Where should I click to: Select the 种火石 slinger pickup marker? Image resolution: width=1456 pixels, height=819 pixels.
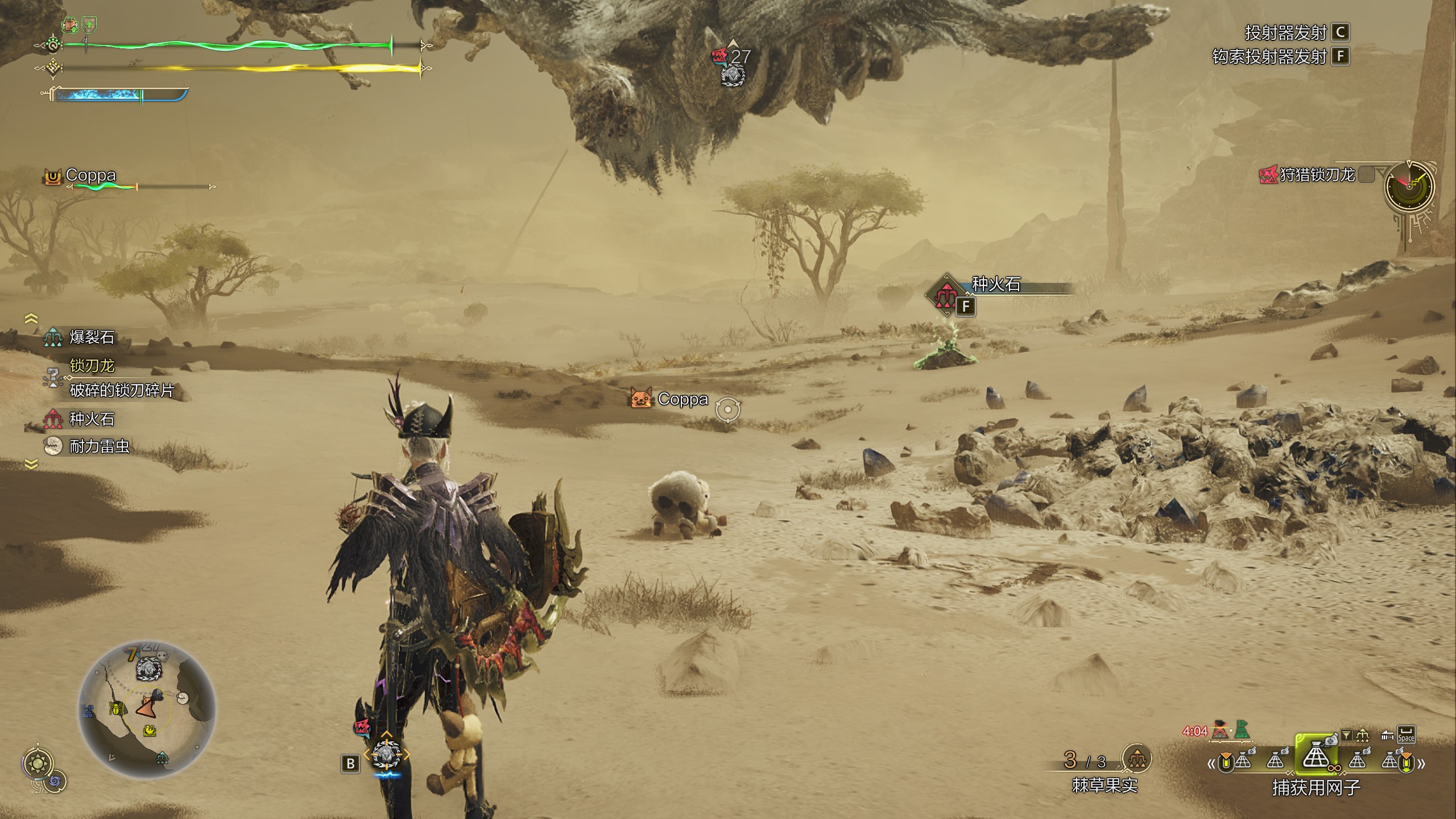click(x=946, y=295)
